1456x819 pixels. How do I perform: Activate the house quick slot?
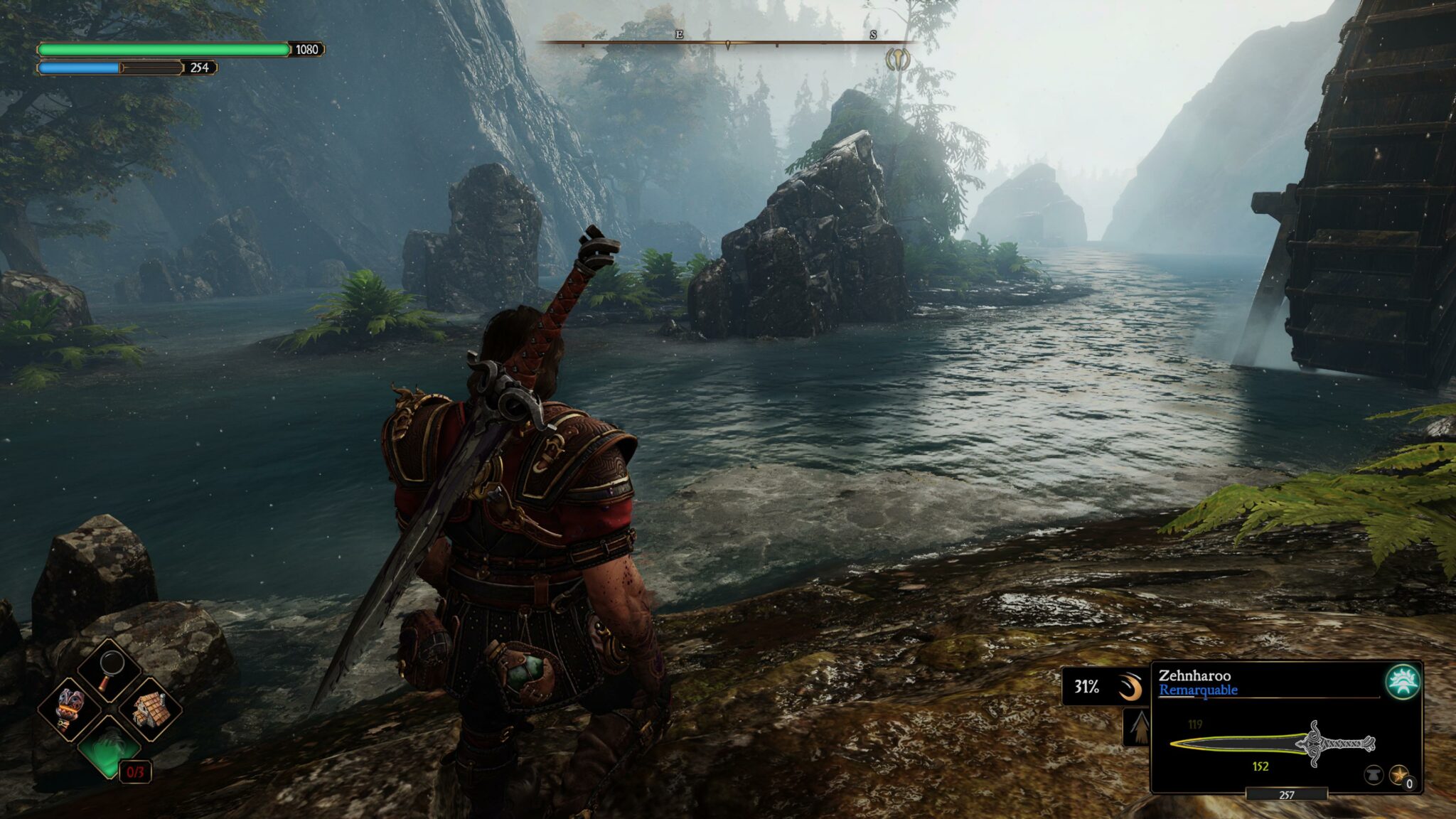[150, 709]
